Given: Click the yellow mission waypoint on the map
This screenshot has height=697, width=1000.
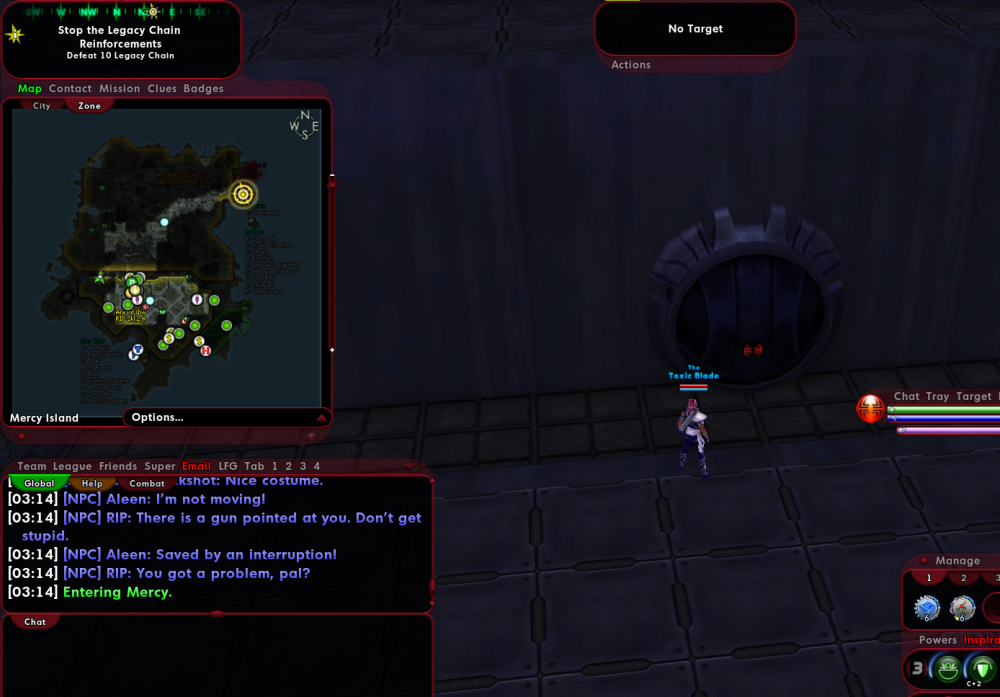Looking at the screenshot, I should coord(243,194).
